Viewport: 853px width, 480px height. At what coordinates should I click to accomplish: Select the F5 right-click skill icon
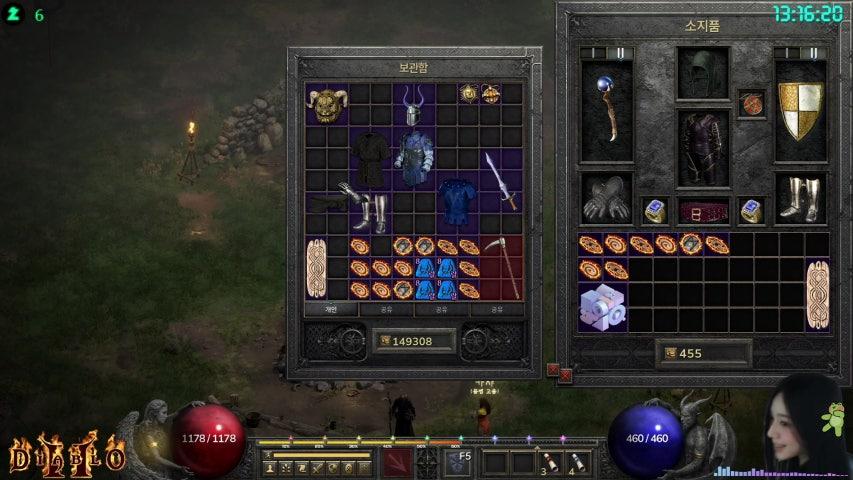coord(458,461)
